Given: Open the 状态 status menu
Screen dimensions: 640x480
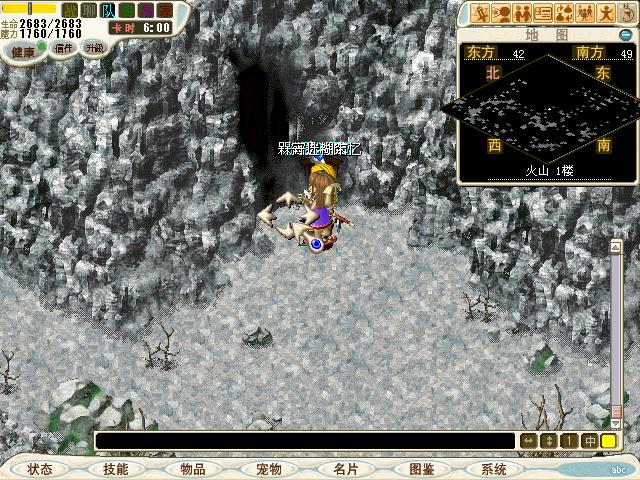Looking at the screenshot, I should click(40, 469).
